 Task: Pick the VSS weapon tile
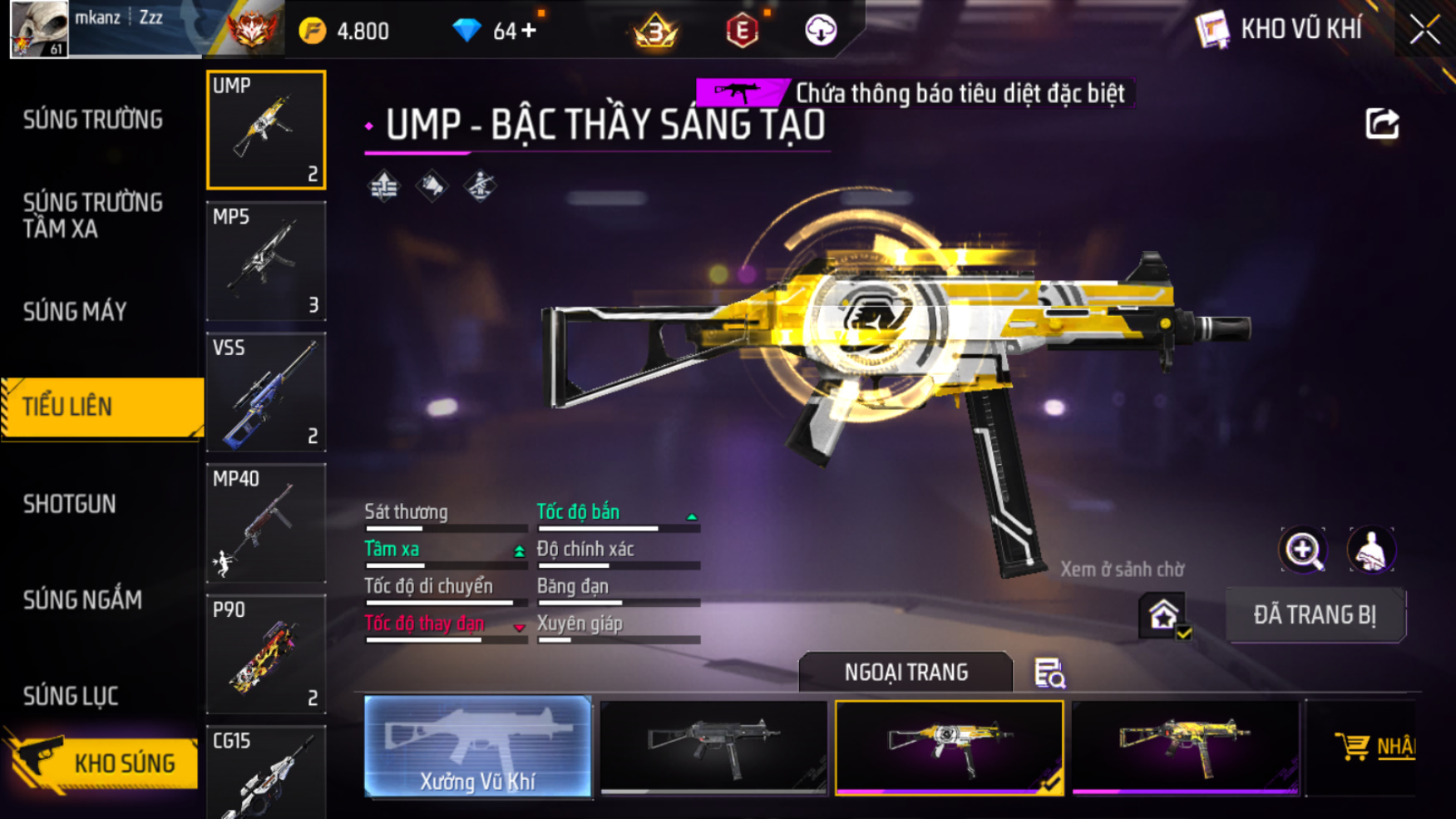(x=266, y=392)
